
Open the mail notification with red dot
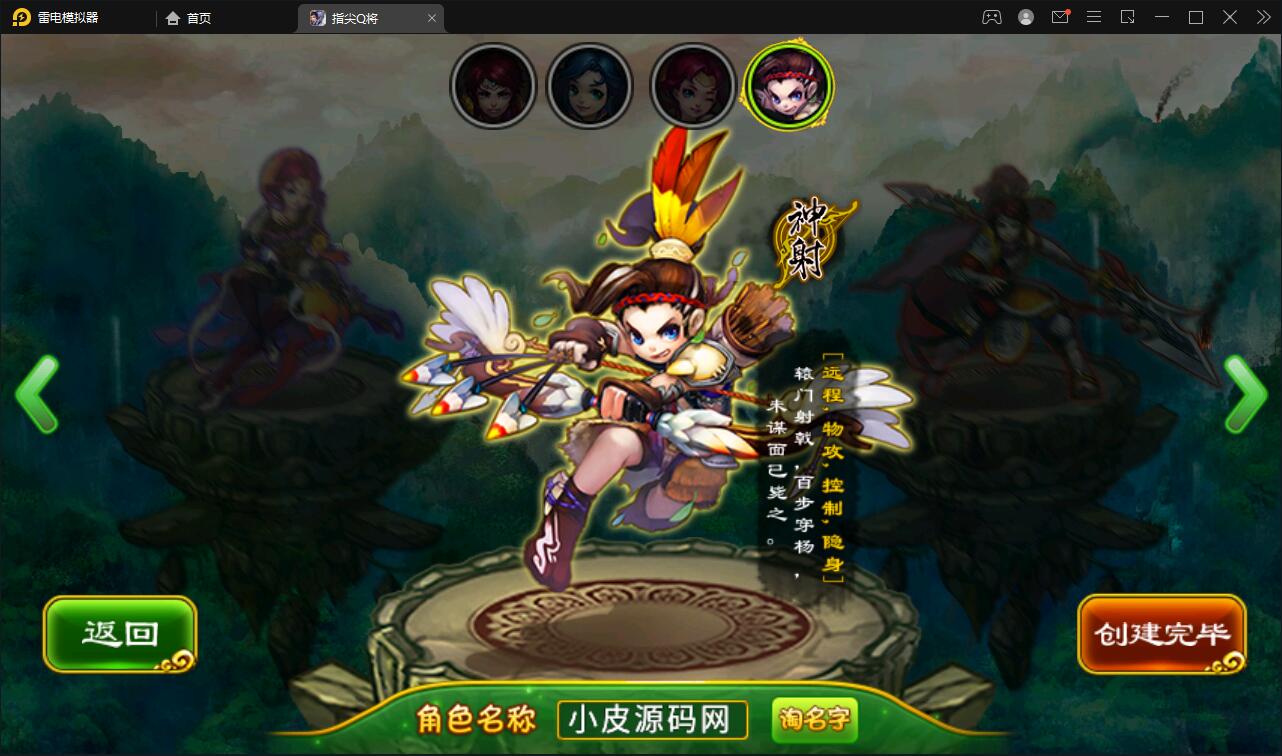point(1060,17)
